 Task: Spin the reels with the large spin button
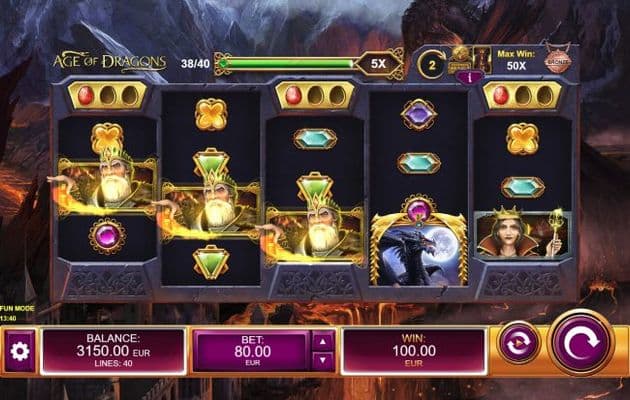coord(581,344)
